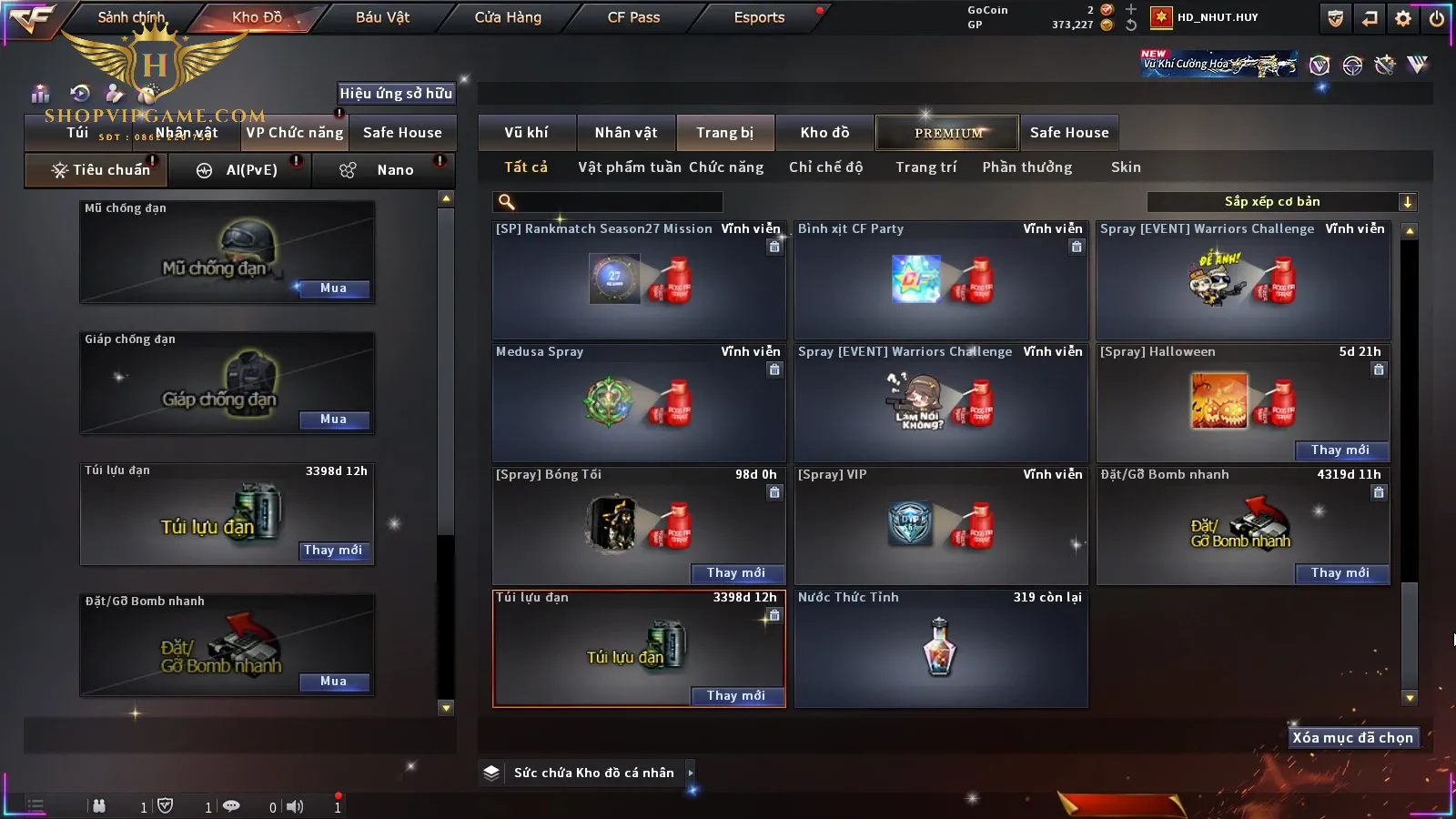Open the Sắp xếp cơ bản dropdown
Image resolution: width=1456 pixels, height=819 pixels.
pos(1281,202)
